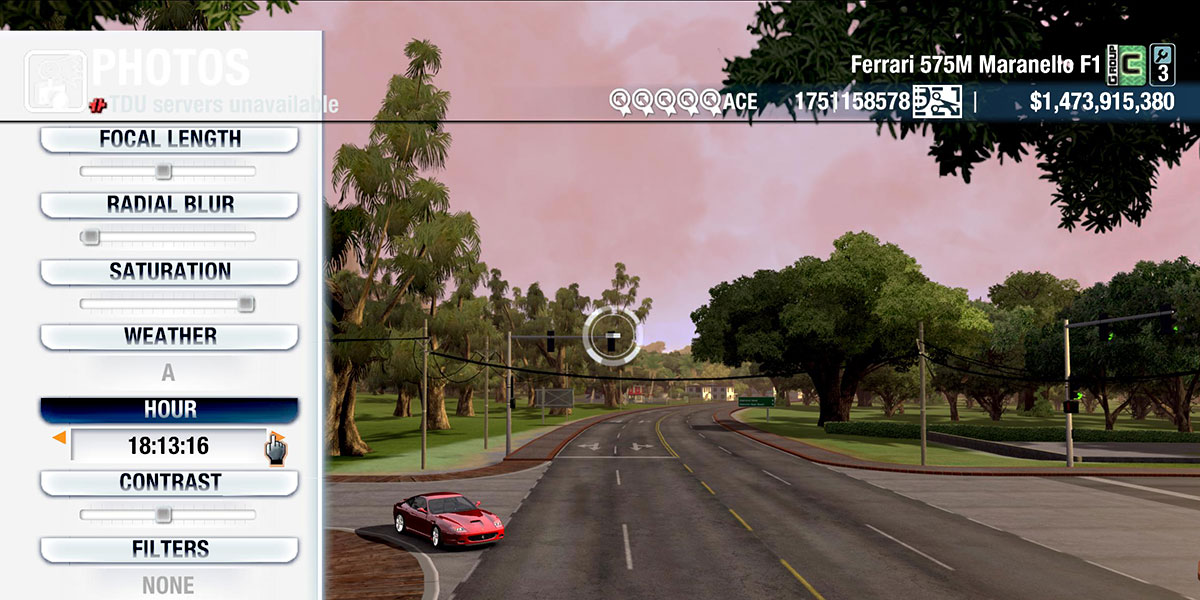
Task: Click the radial blur slider handle
Action: tap(90, 237)
